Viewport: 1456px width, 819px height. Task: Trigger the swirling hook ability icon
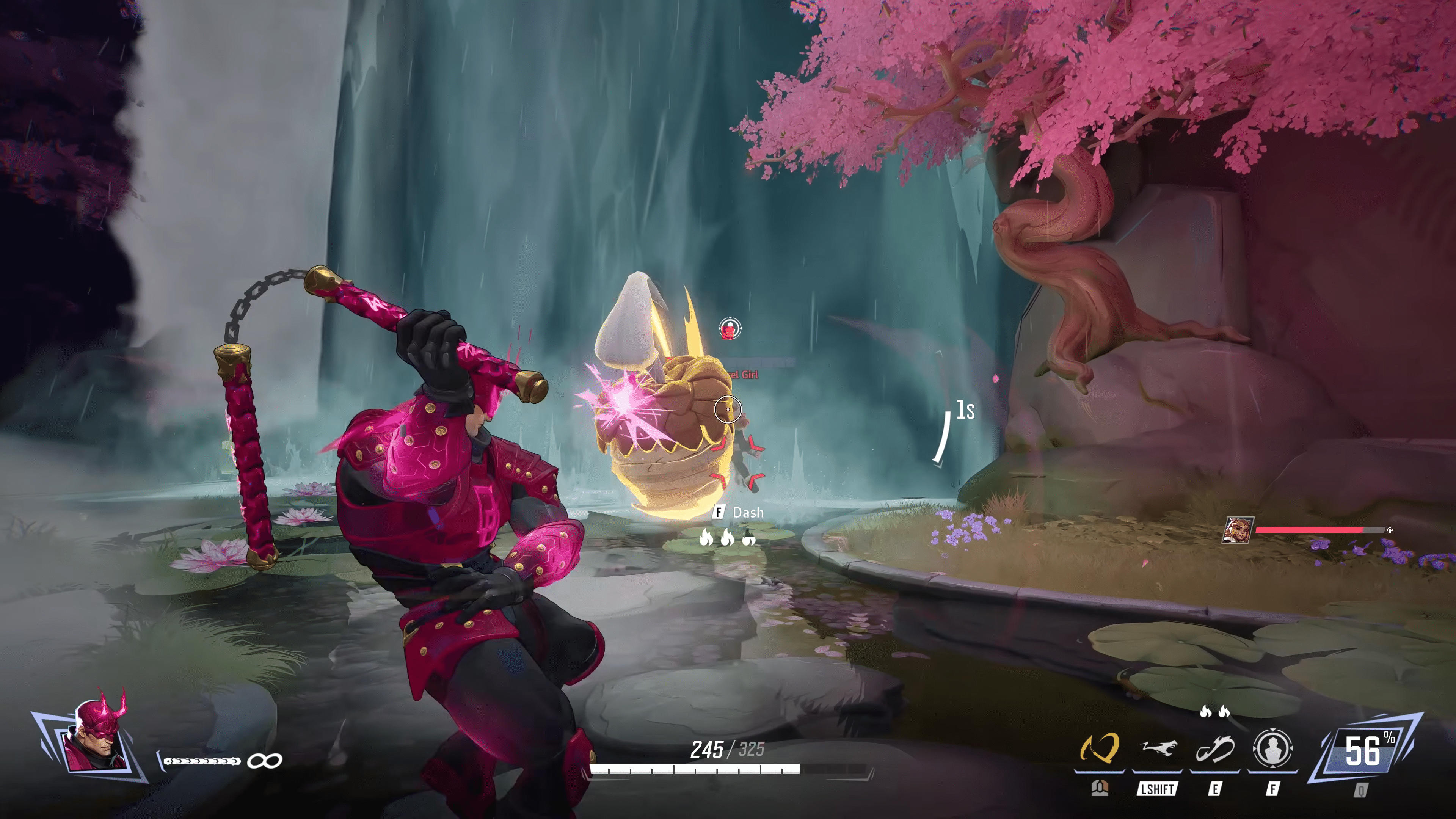1214,750
